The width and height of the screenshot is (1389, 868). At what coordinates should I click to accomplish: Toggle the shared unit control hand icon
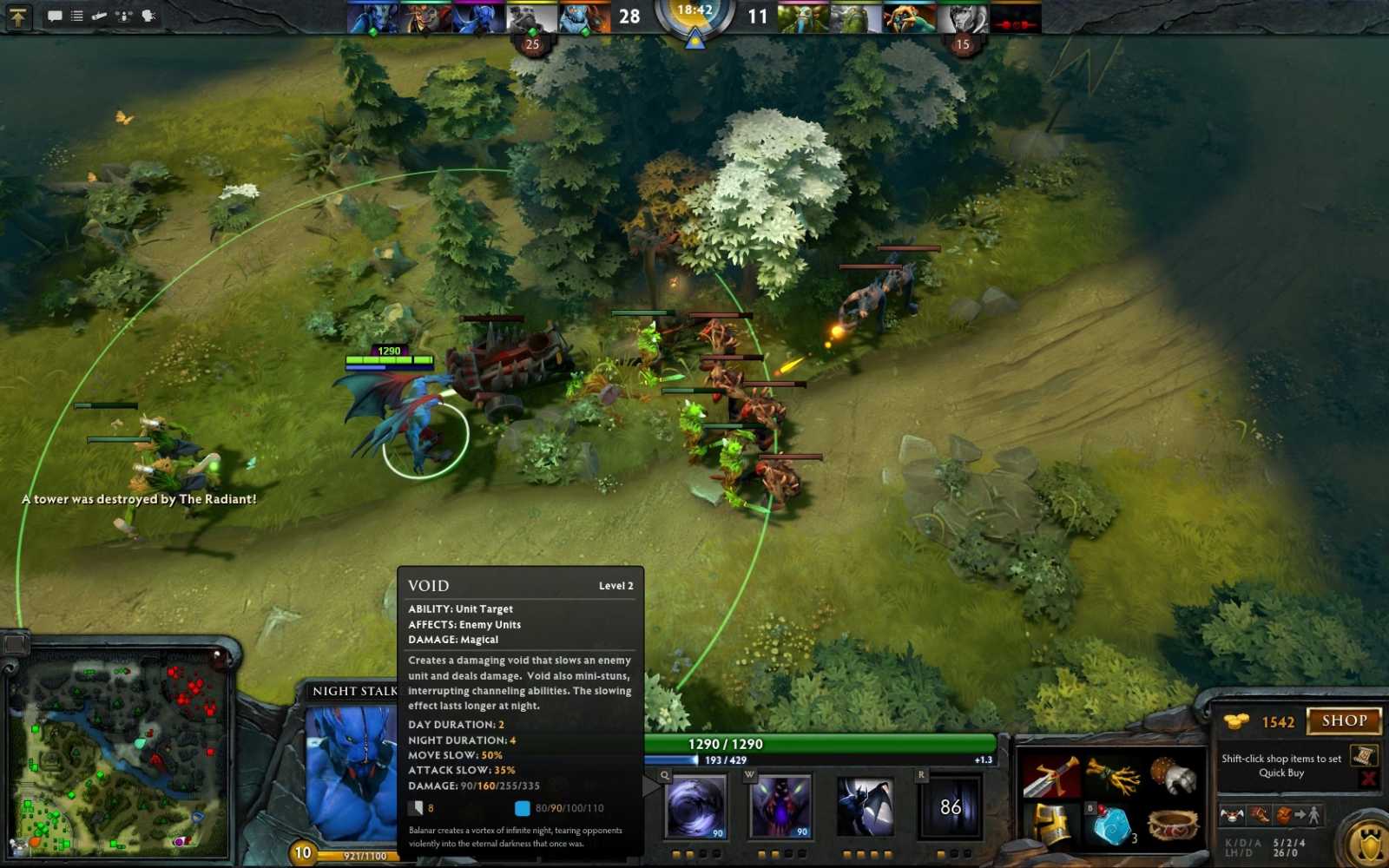(x=148, y=16)
